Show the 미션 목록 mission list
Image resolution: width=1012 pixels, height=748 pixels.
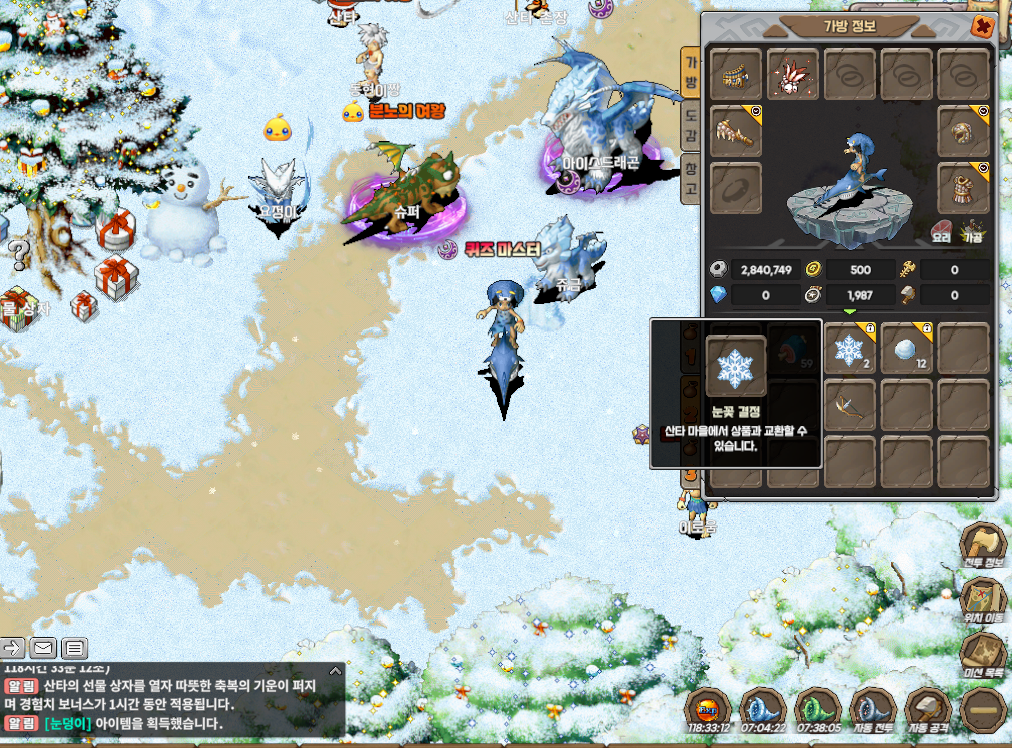[981, 655]
